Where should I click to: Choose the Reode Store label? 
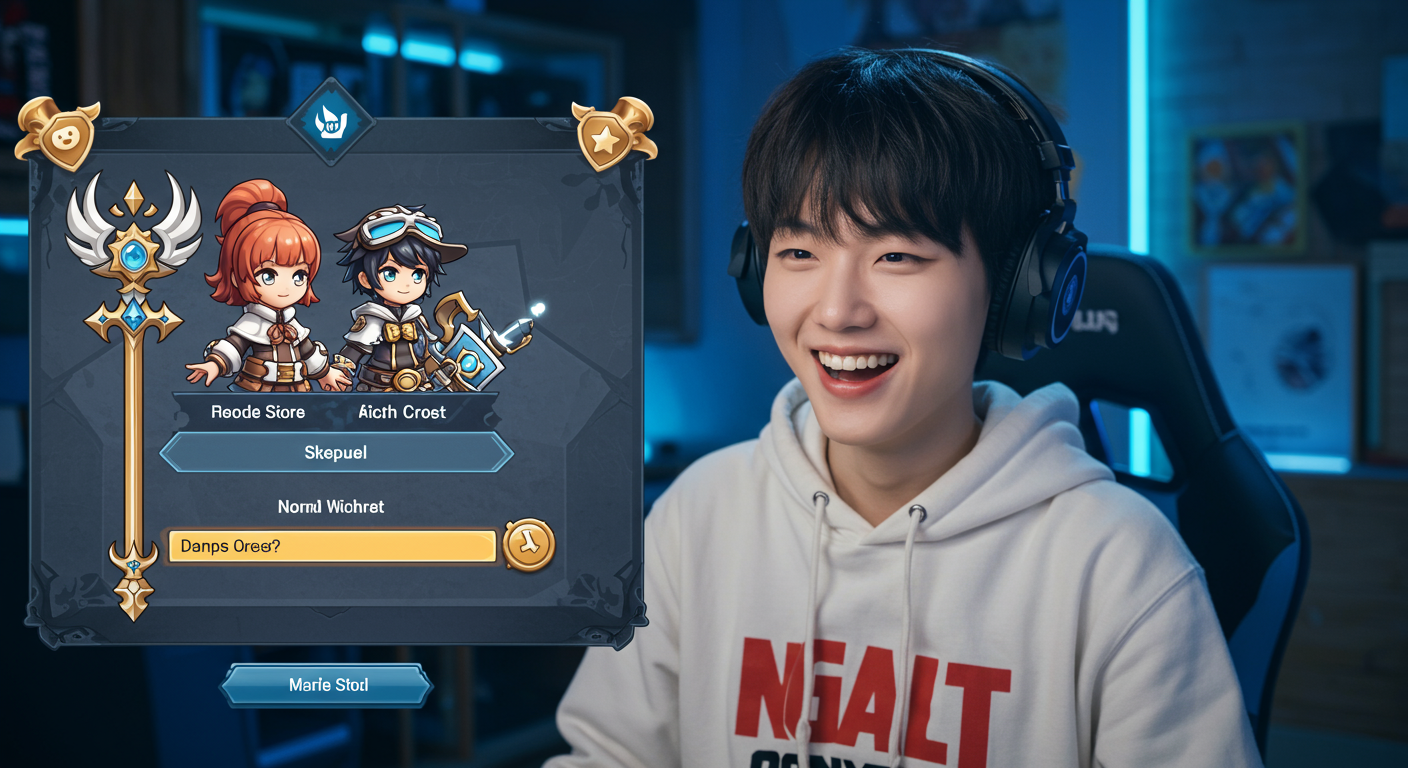(258, 412)
